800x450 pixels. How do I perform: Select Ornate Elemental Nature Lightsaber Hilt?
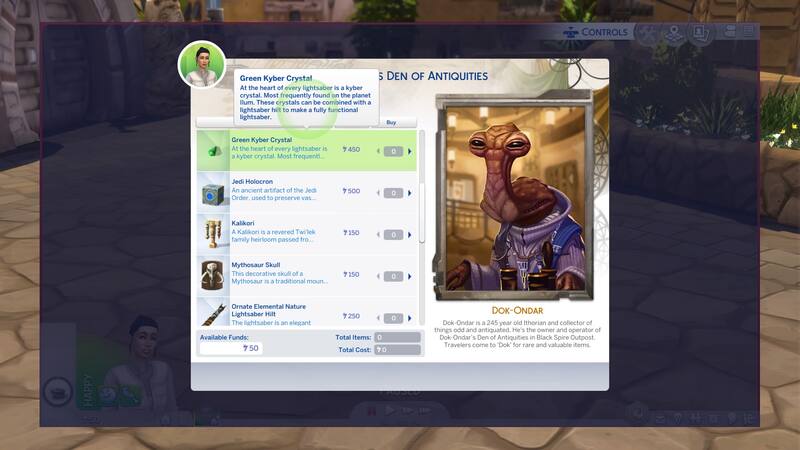290,314
